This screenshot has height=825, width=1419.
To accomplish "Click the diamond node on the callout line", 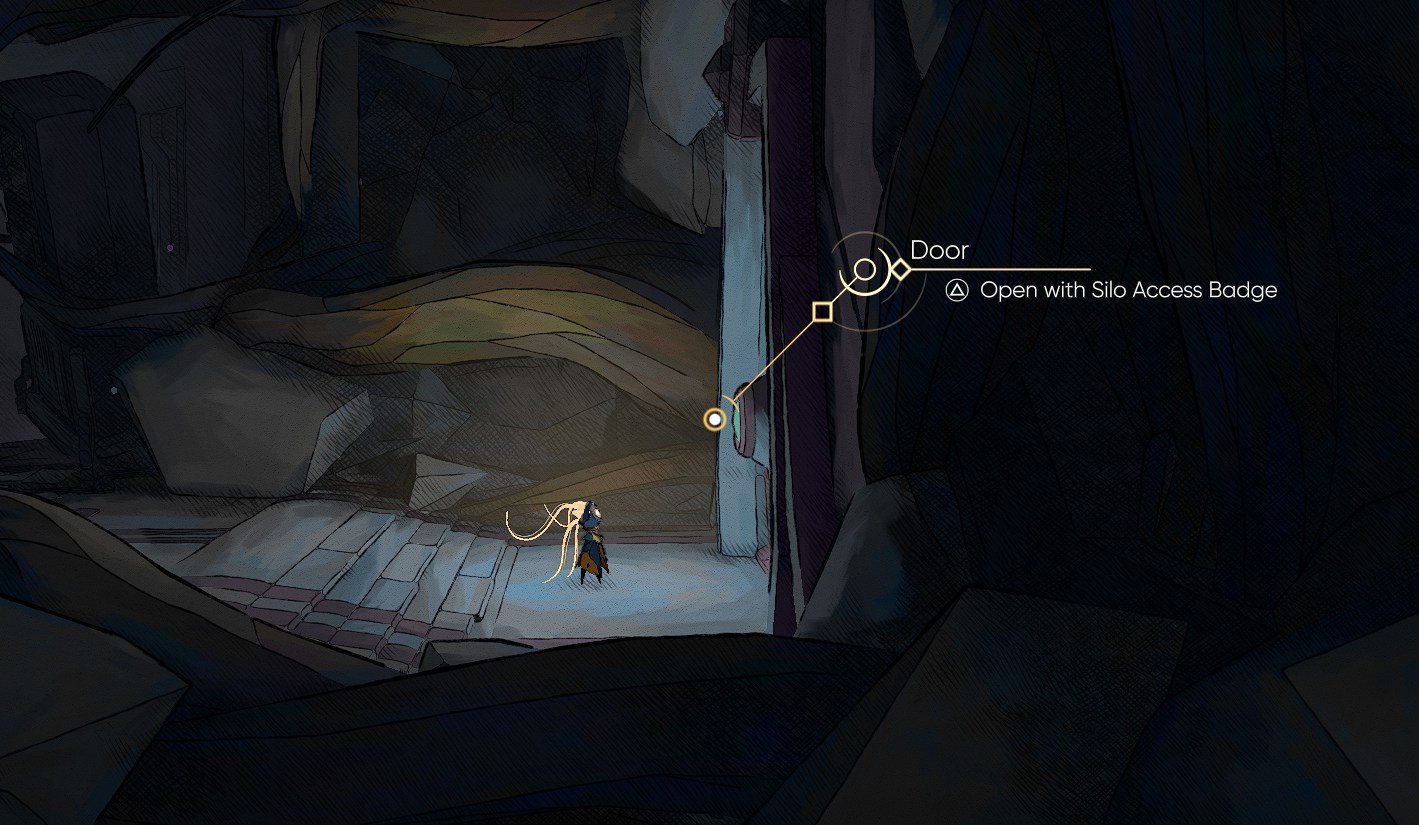I will point(903,268).
